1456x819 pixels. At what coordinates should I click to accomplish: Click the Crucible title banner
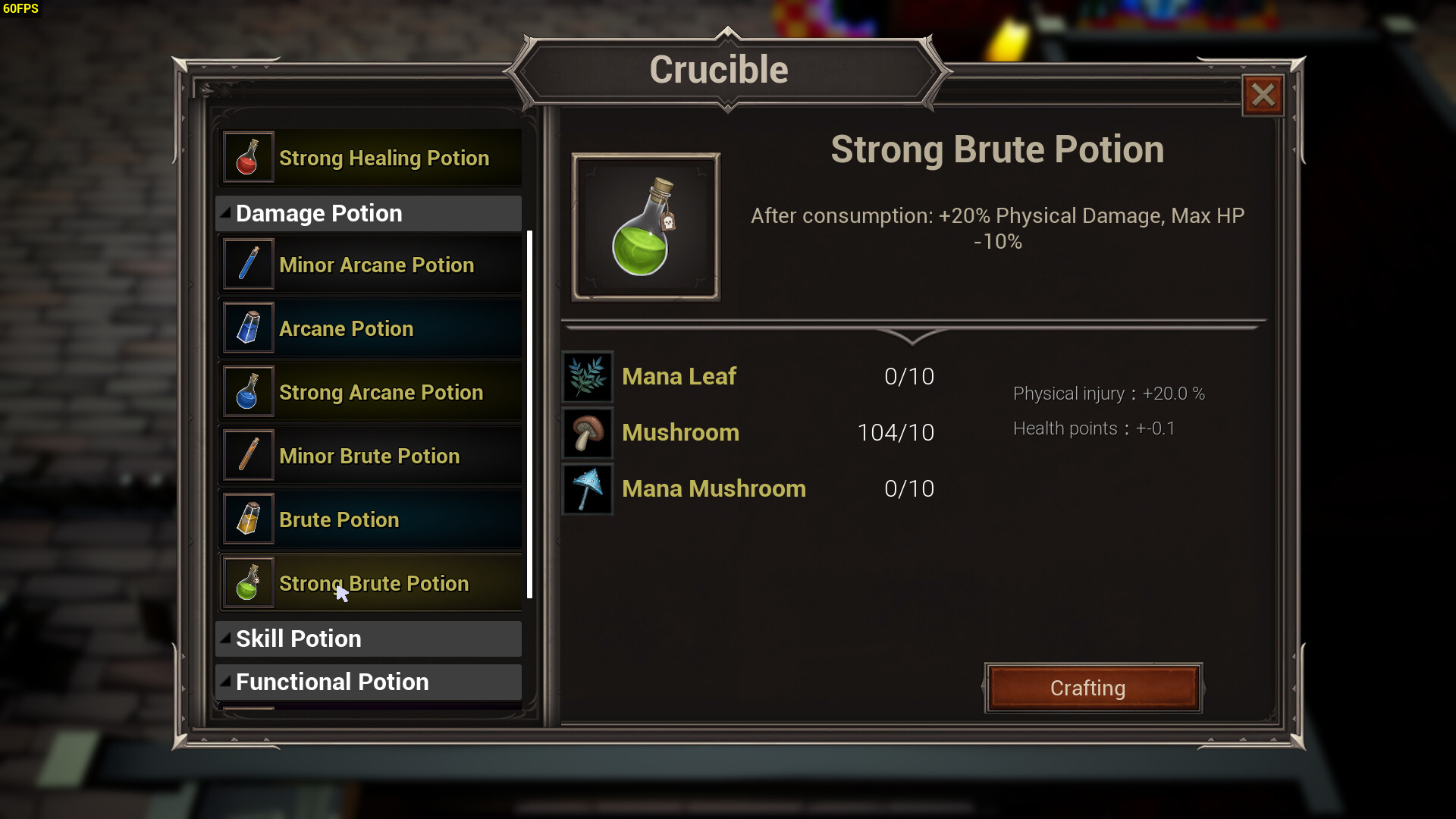pyautogui.click(x=719, y=68)
